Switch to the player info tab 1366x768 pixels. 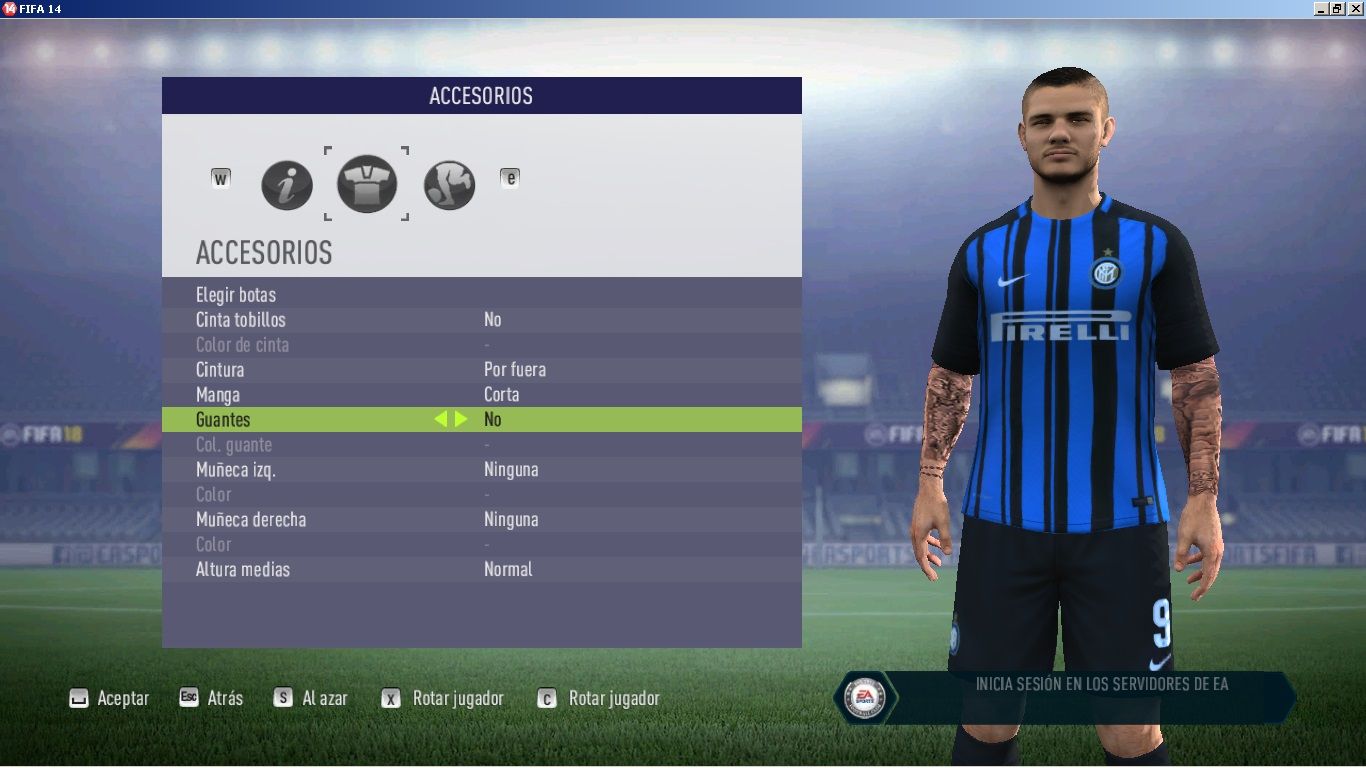pyautogui.click(x=287, y=185)
